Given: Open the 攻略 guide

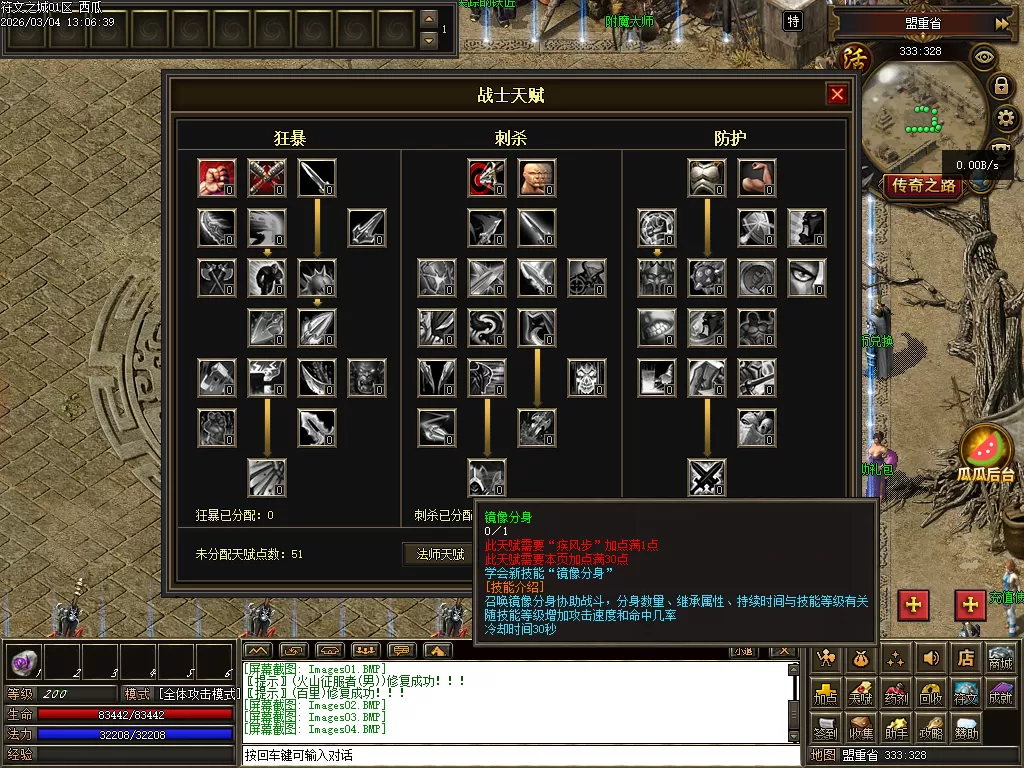Looking at the screenshot, I should pyautogui.click(x=931, y=728).
